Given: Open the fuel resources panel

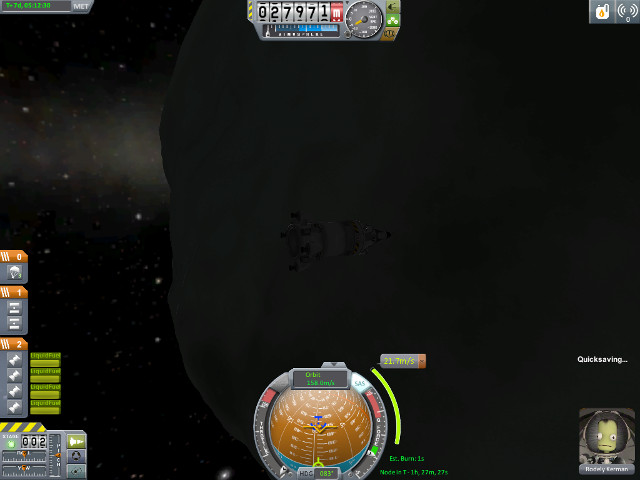Looking at the screenshot, I should [x=603, y=12].
